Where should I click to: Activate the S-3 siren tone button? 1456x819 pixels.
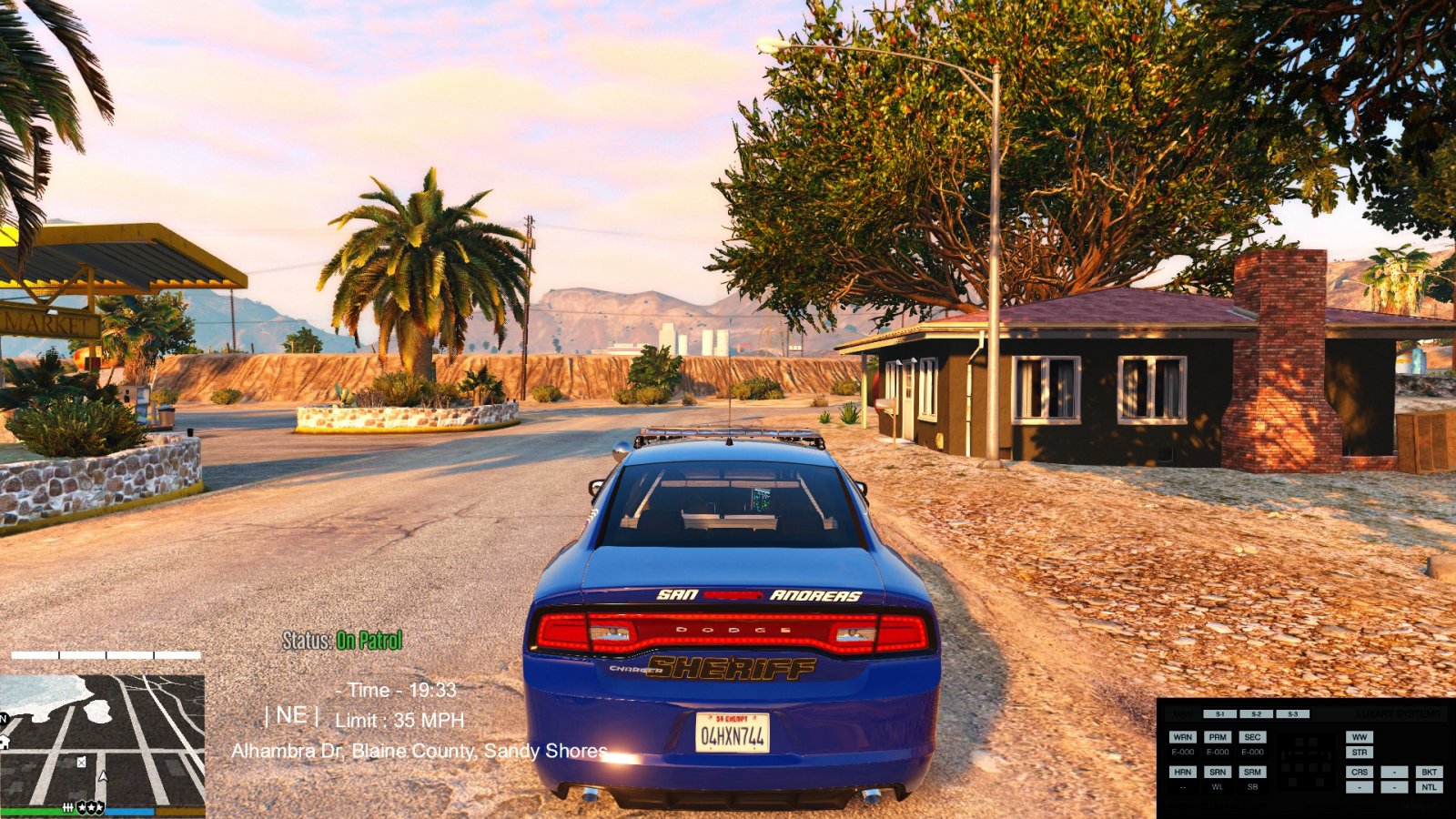pos(1292,714)
